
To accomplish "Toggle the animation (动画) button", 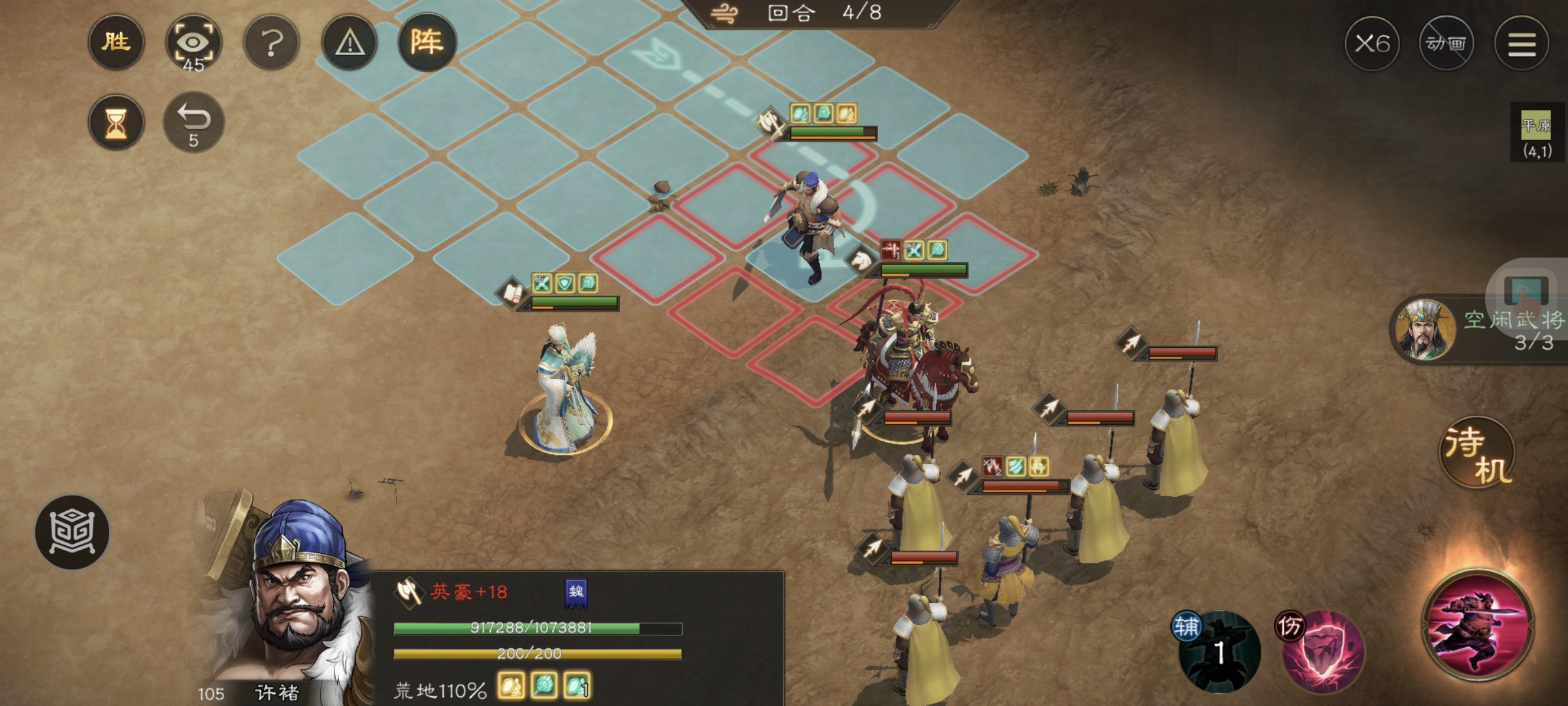I will (x=1446, y=44).
